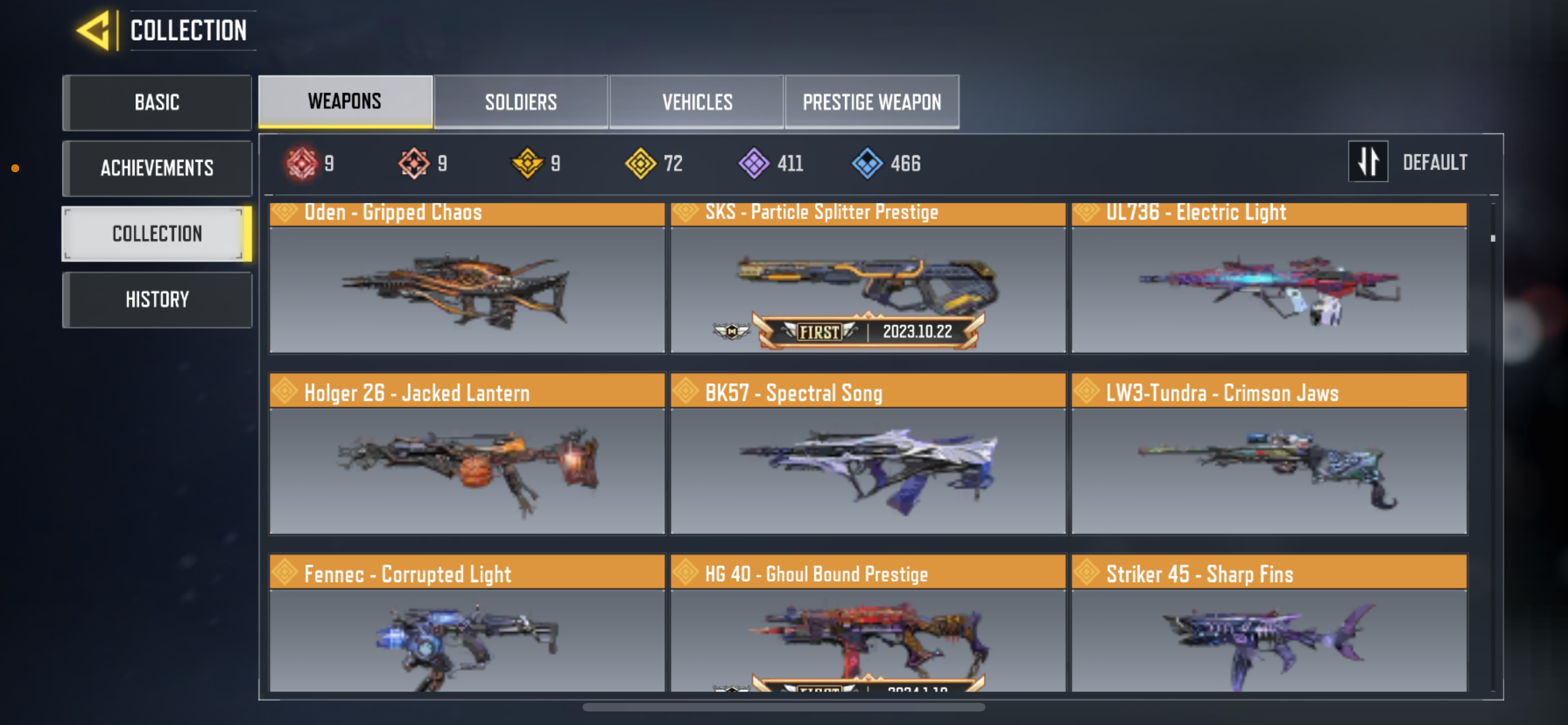Open the PRESTIGE WEAPON tab
This screenshot has width=1568, height=725.
pos(871,102)
